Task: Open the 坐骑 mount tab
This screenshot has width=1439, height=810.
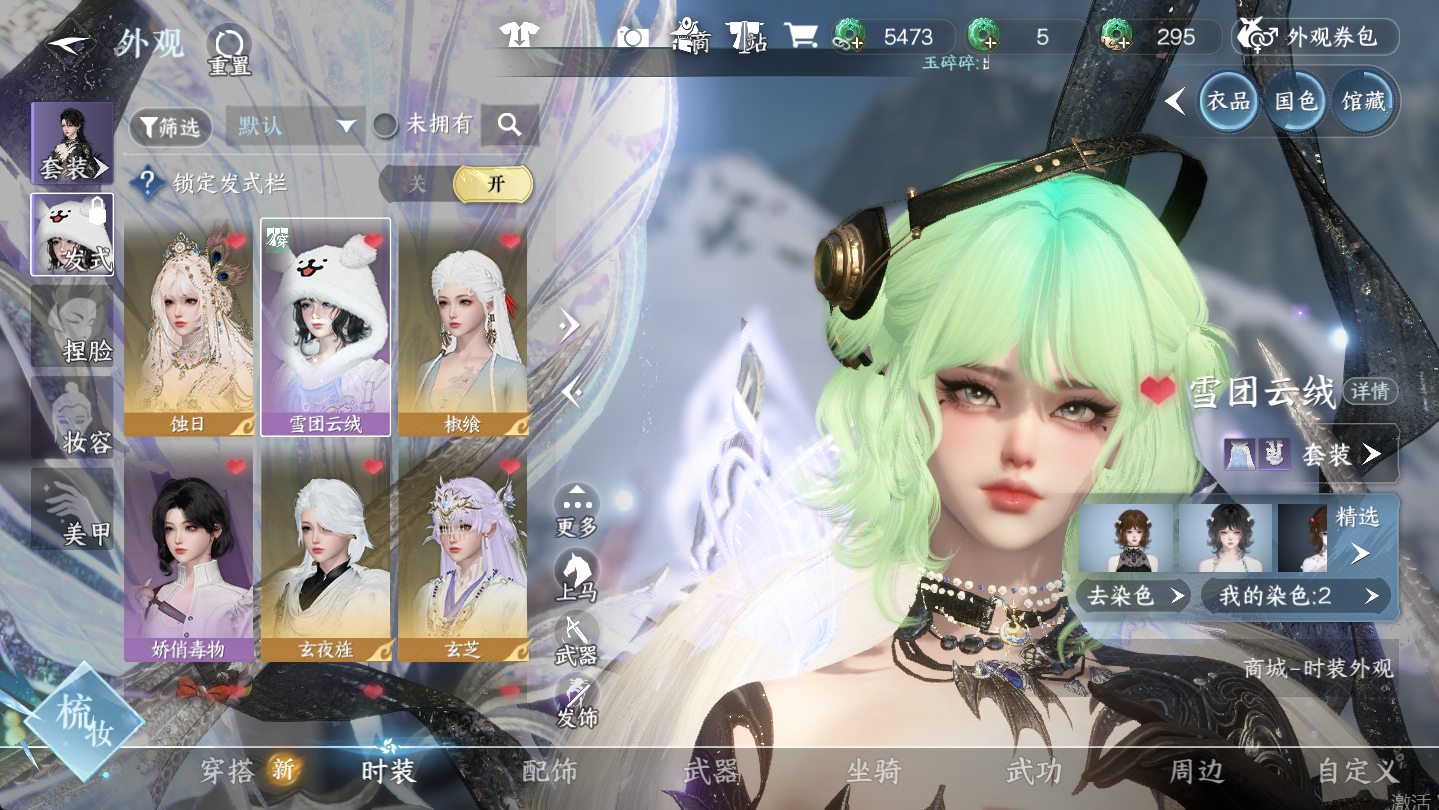Action: click(x=873, y=771)
